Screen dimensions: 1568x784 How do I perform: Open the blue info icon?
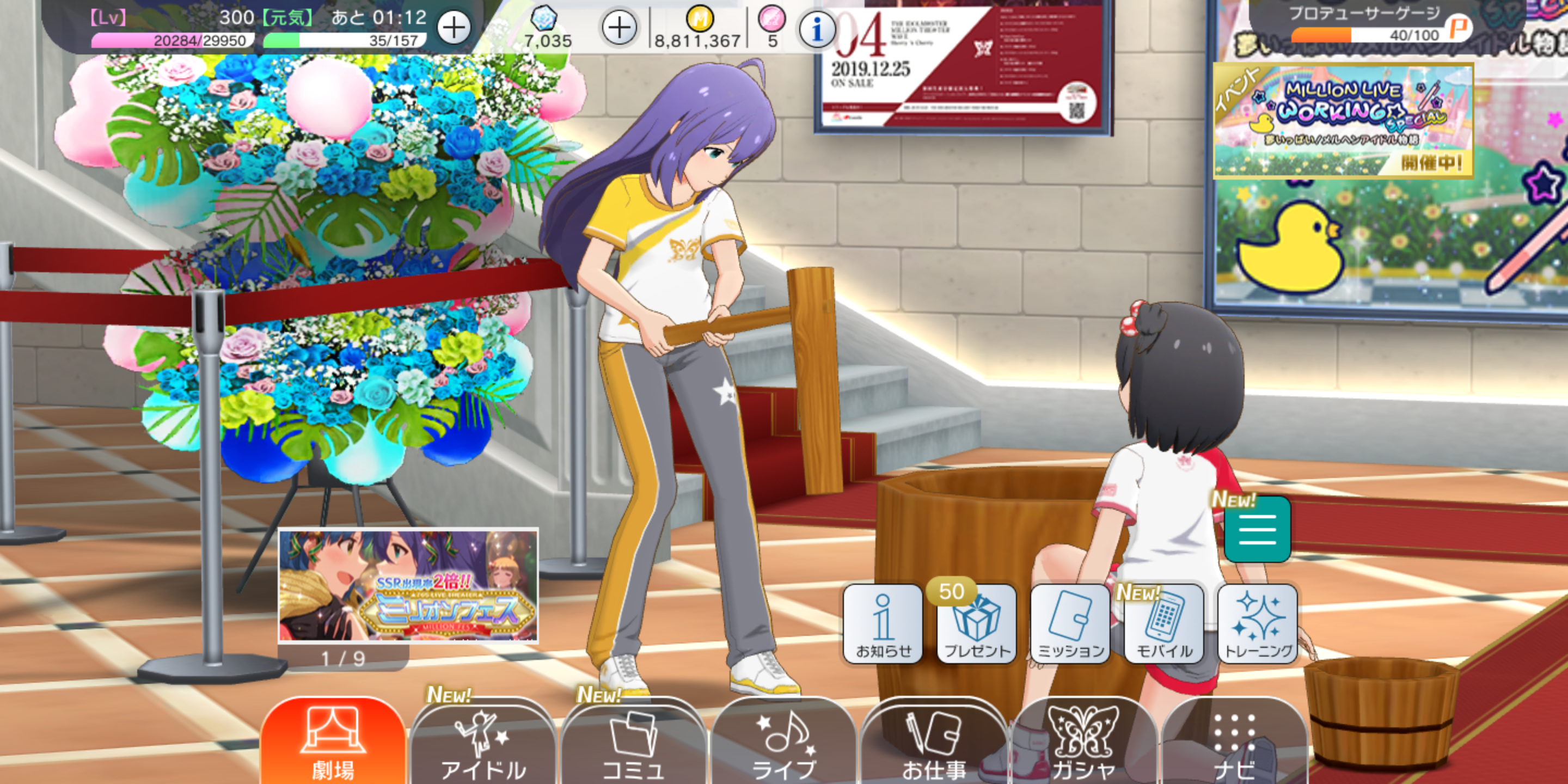point(817,29)
